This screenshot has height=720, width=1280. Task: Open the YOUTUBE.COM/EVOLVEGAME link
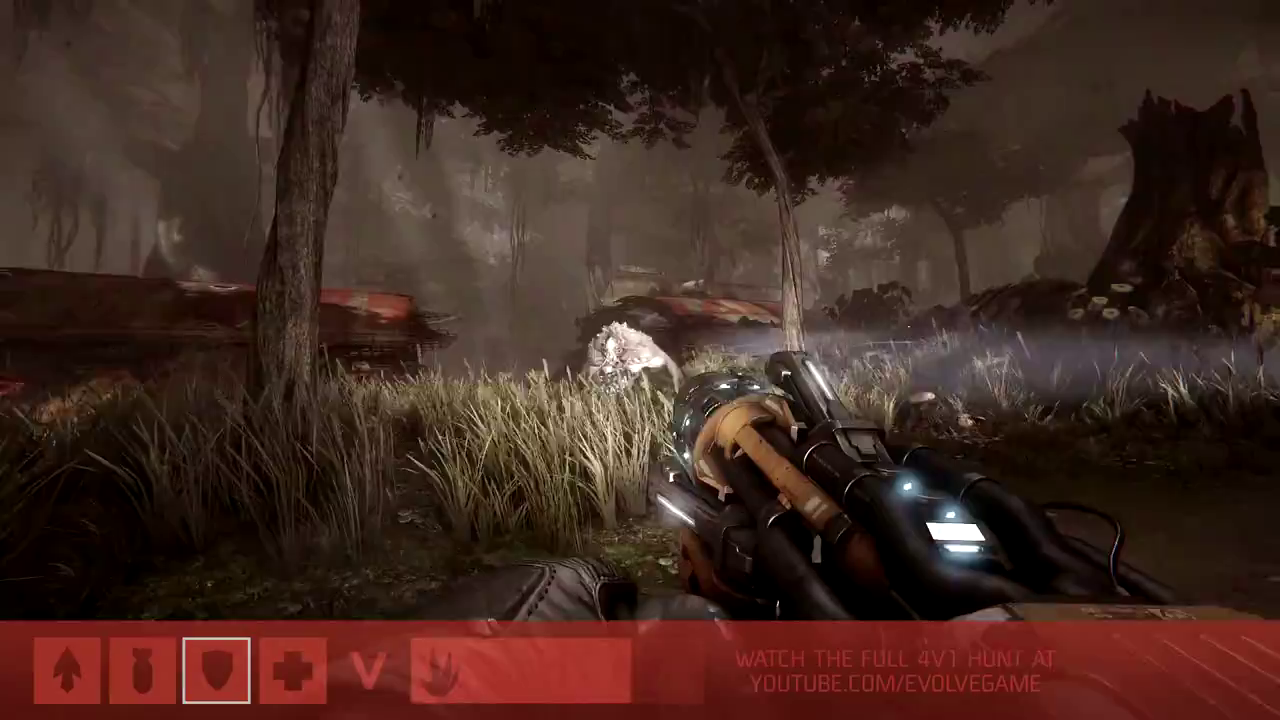895,684
